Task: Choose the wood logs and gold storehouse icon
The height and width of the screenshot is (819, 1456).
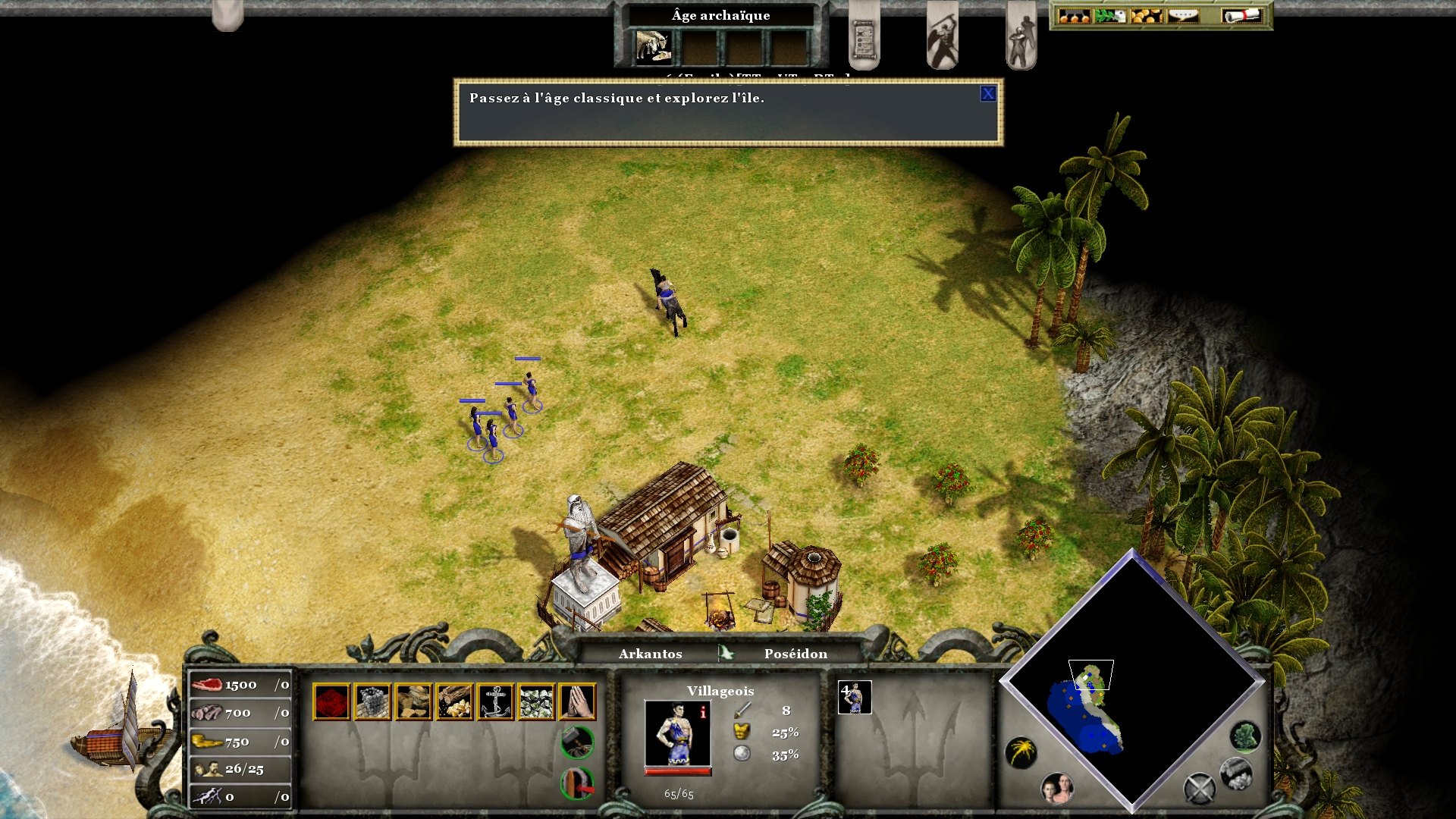Action: (x=454, y=701)
